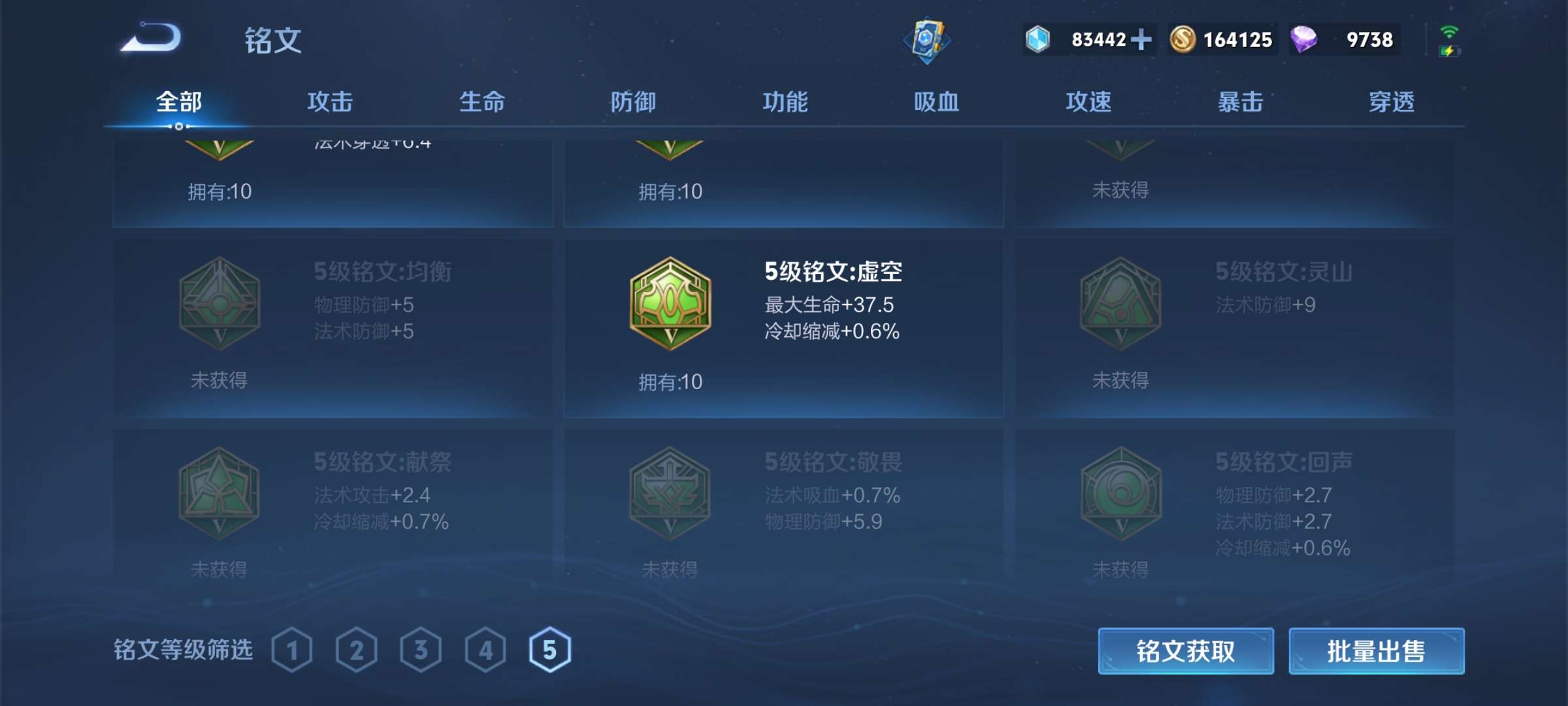Screen dimensions: 1568x706
Task: Choose the 均衡 inscription card
Action: 333,327
